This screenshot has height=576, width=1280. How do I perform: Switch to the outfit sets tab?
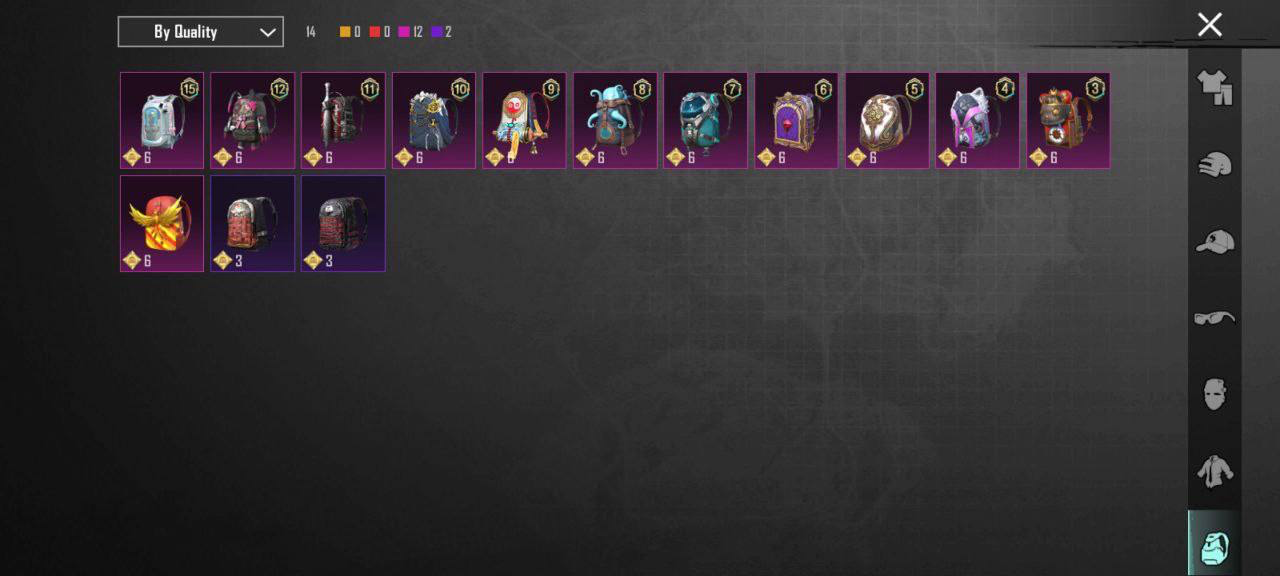pos(1215,88)
